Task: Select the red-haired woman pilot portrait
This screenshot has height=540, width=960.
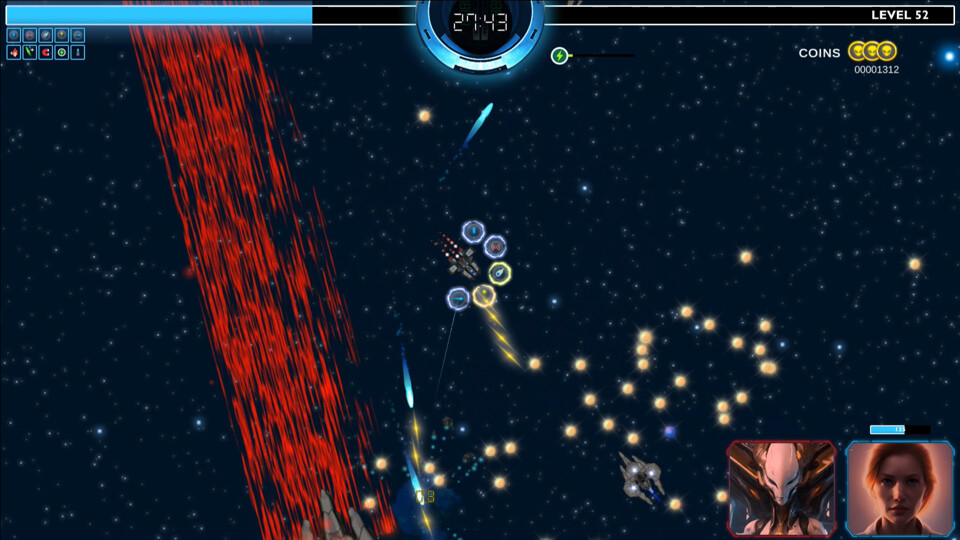Action: (900, 488)
